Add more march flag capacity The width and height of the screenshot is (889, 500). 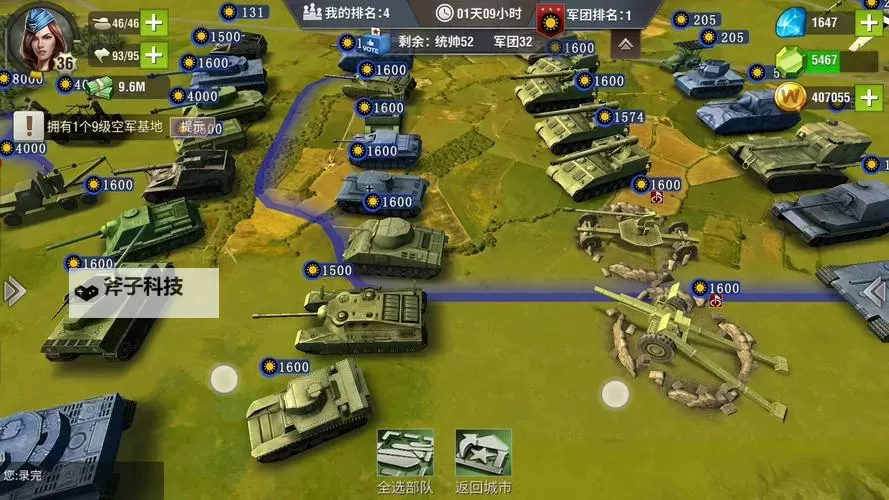pyautogui.click(x=154, y=54)
